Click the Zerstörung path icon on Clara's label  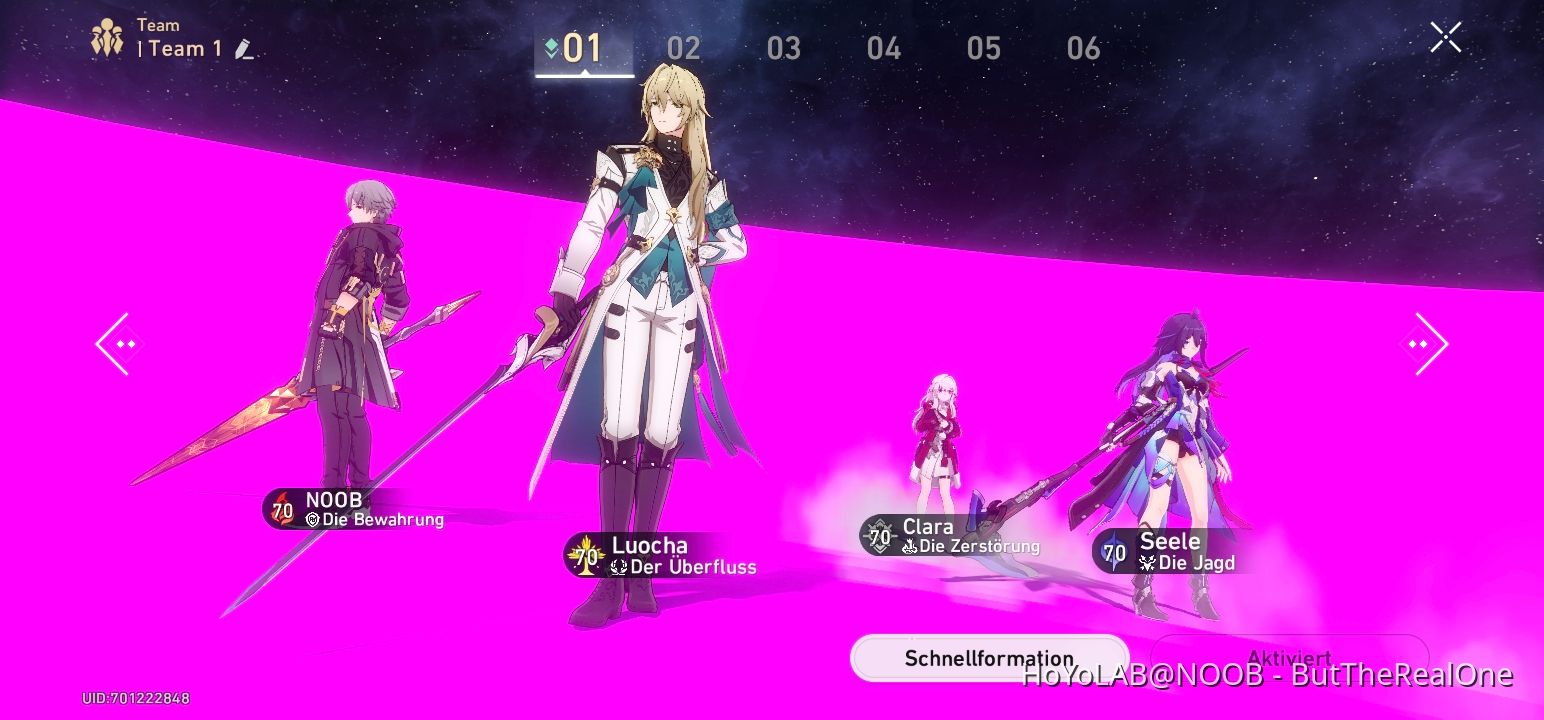[x=911, y=547]
